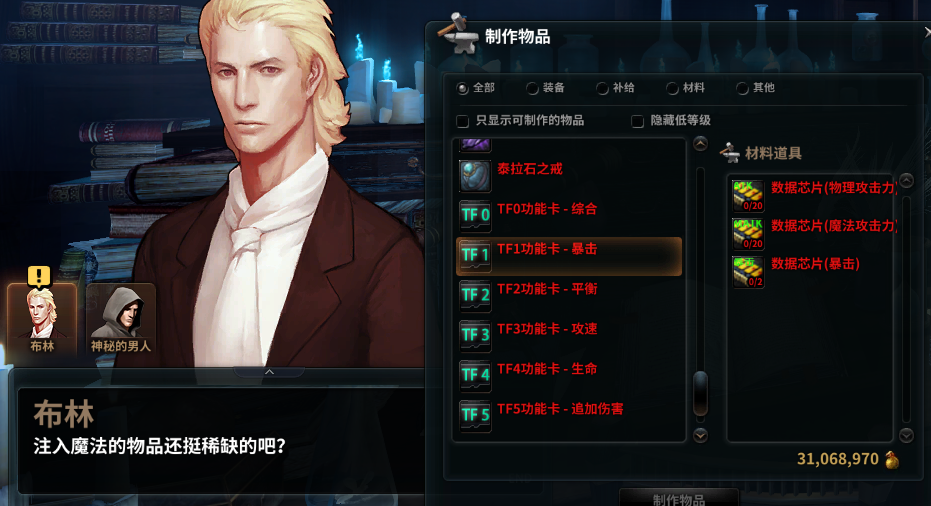Click the 数据芯片(物理攻击力) material icon

[748, 195]
